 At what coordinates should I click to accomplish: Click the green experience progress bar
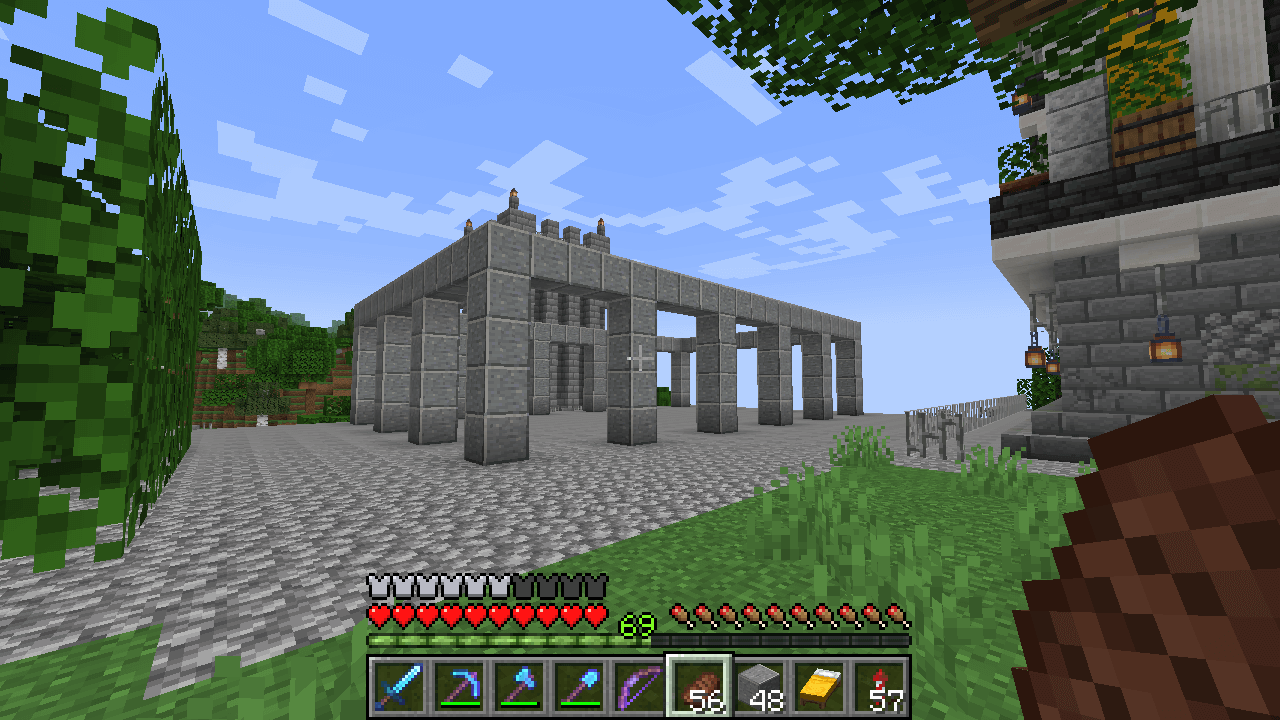pos(500,636)
